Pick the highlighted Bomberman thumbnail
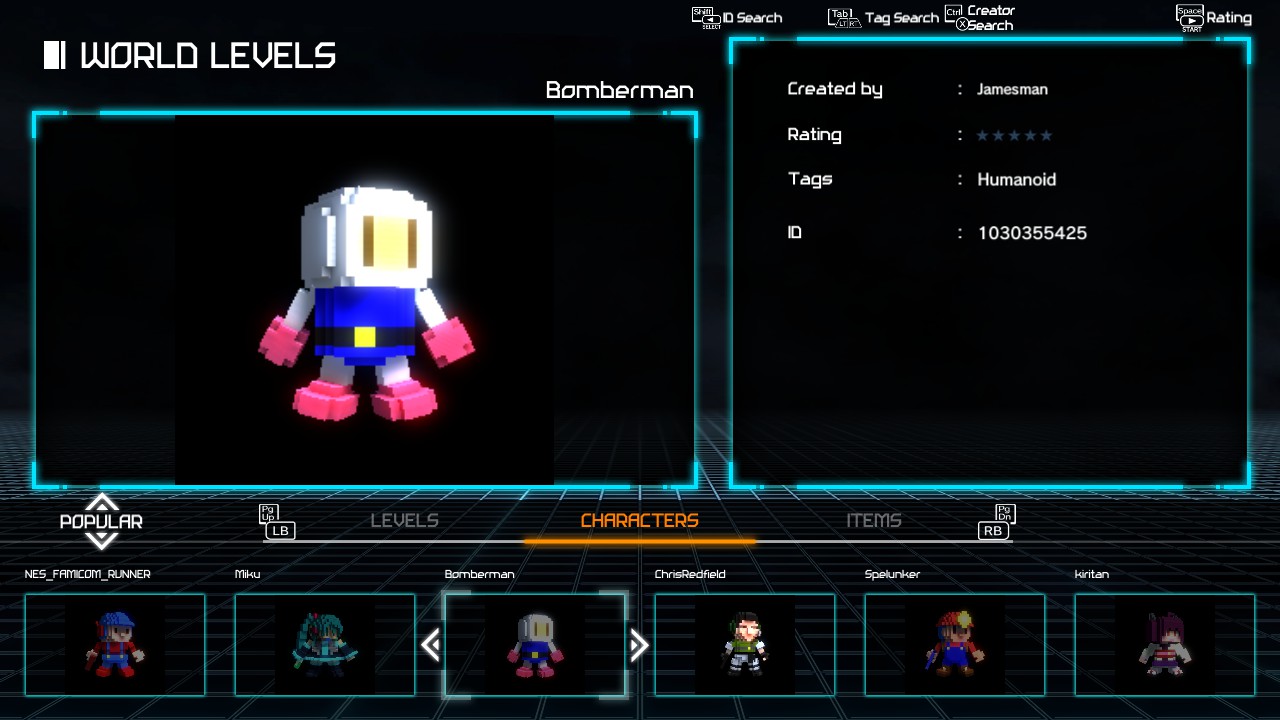 pos(535,645)
